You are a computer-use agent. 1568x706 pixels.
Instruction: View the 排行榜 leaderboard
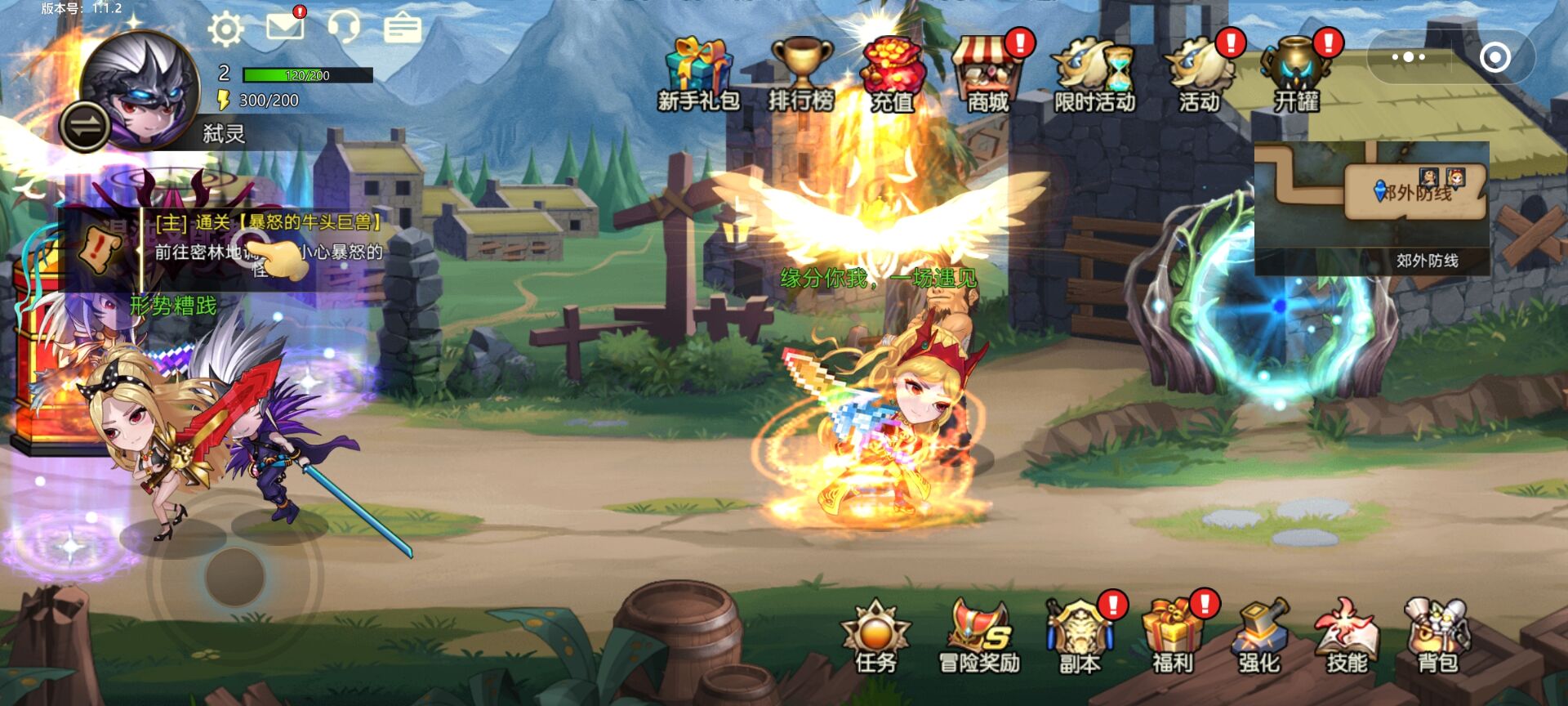(801, 75)
